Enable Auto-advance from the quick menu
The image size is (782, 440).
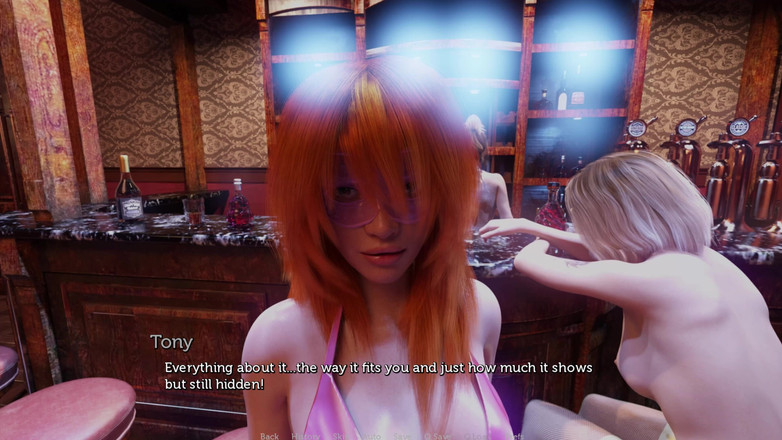[x=371, y=436]
